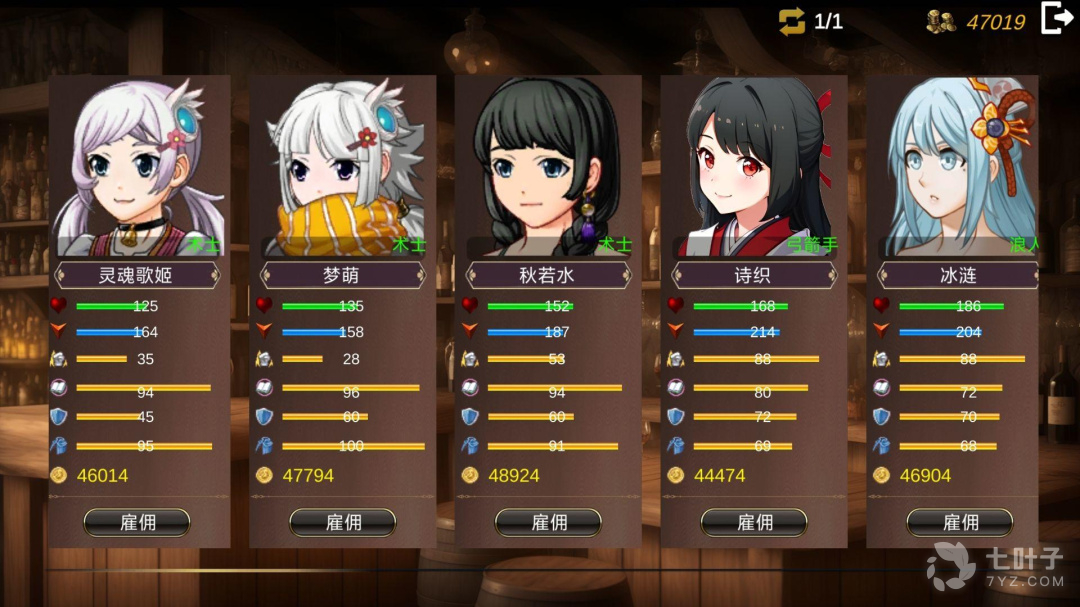1080x607 pixels.
Task: Exit the tavern via the door icon
Action: click(x=1056, y=19)
